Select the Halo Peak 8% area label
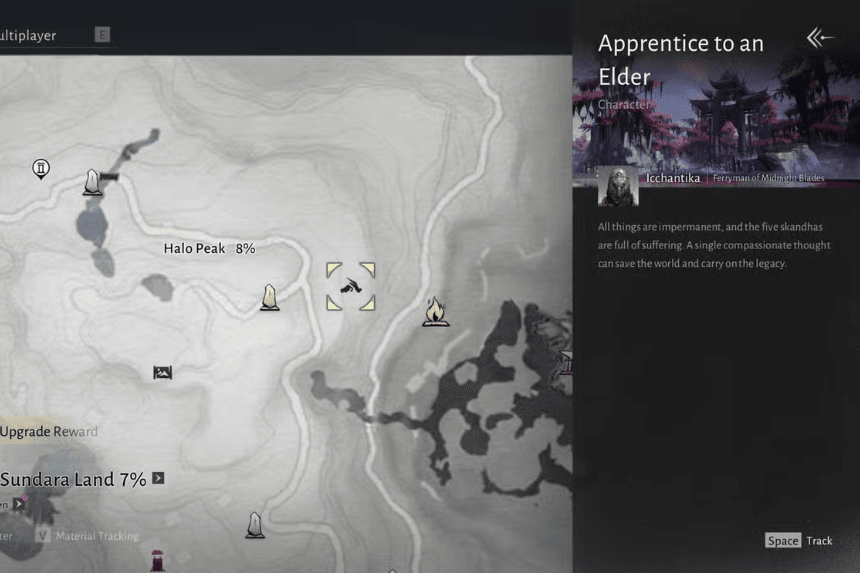The image size is (860, 573). tap(209, 248)
